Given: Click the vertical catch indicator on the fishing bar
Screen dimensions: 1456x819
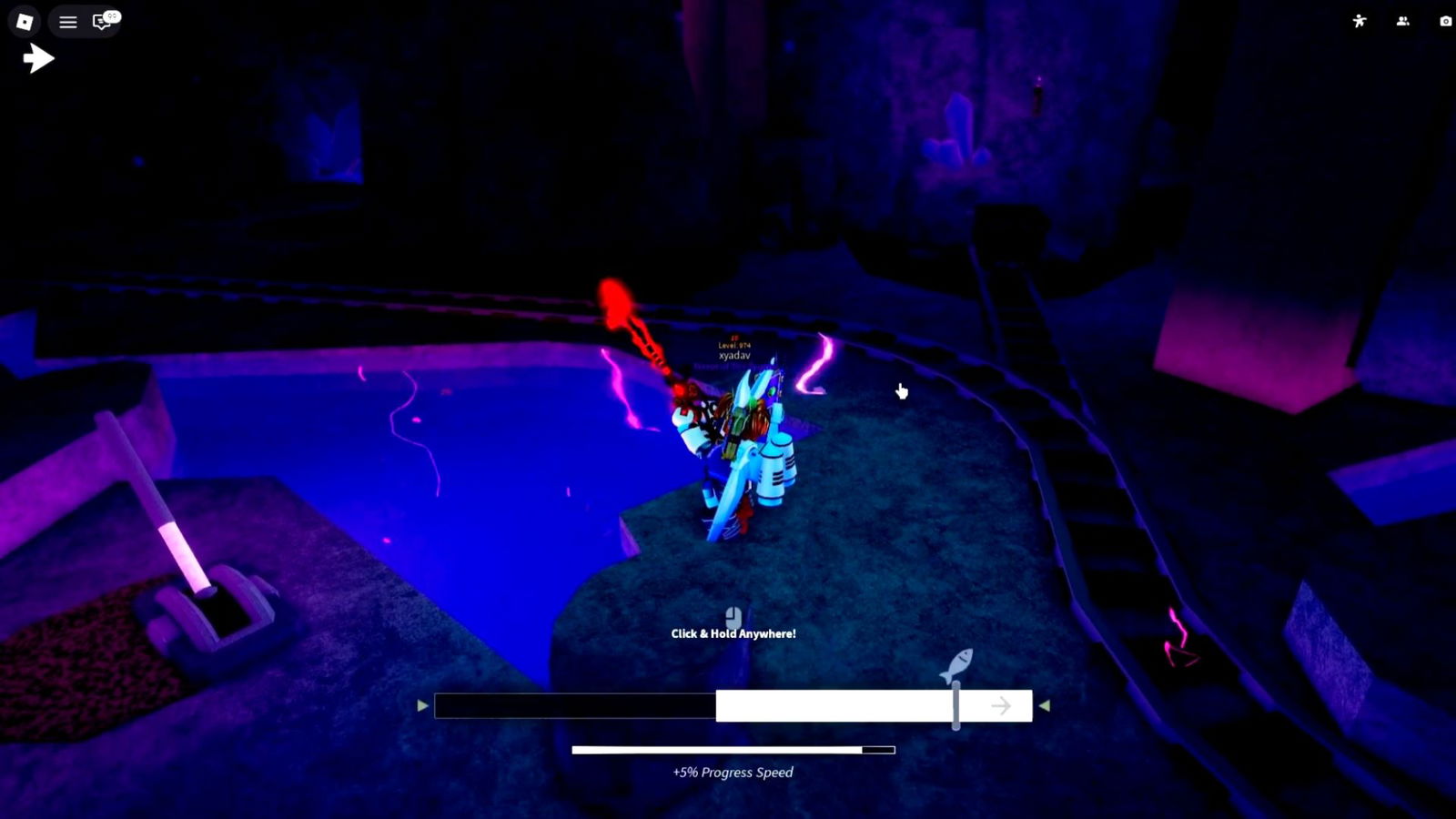Looking at the screenshot, I should [x=956, y=705].
